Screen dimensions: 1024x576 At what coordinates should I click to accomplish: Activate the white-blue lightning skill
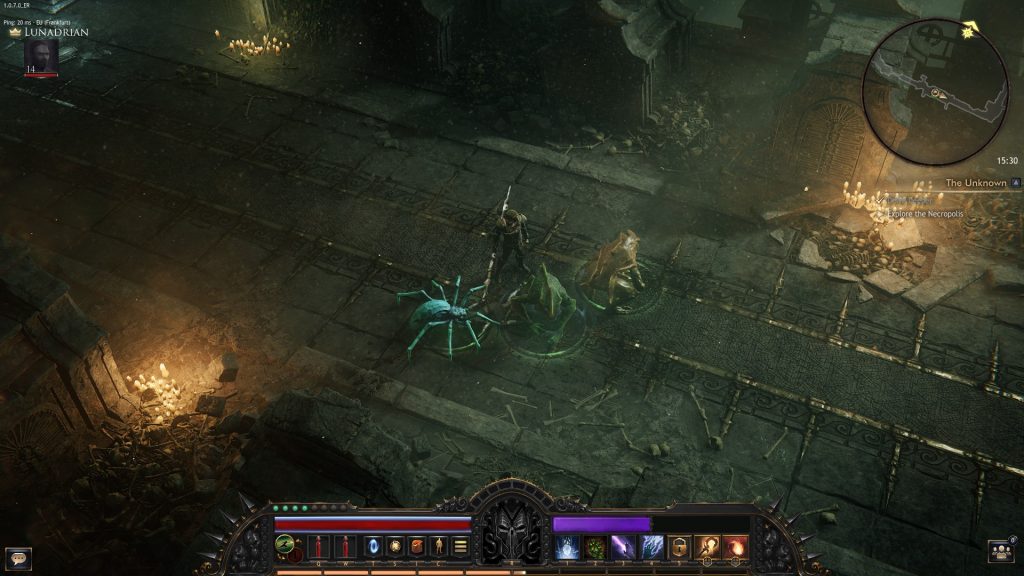(652, 547)
